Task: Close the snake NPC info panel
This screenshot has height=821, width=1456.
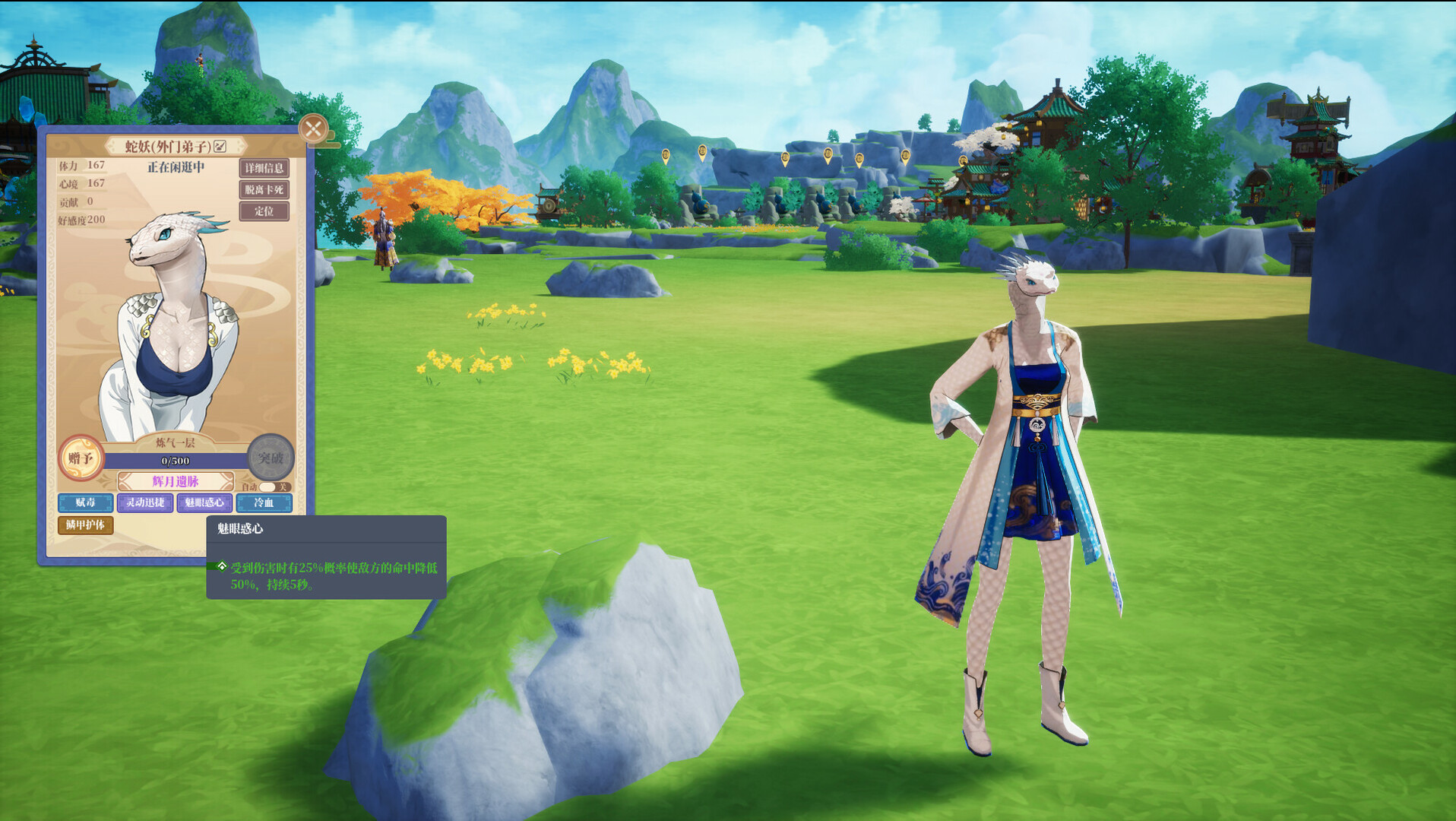Action: [312, 128]
